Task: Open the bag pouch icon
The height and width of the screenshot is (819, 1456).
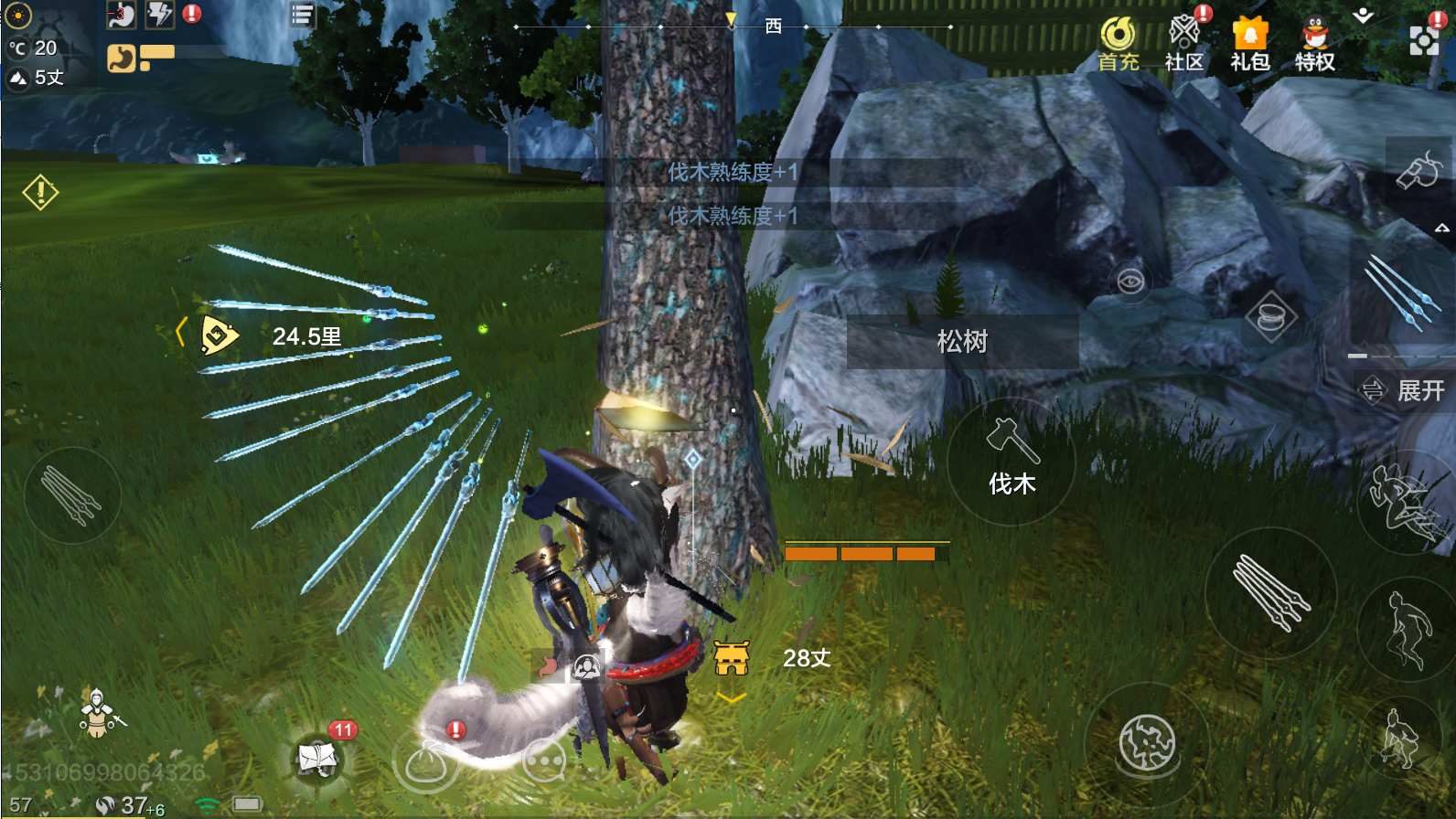Action: pos(425,762)
